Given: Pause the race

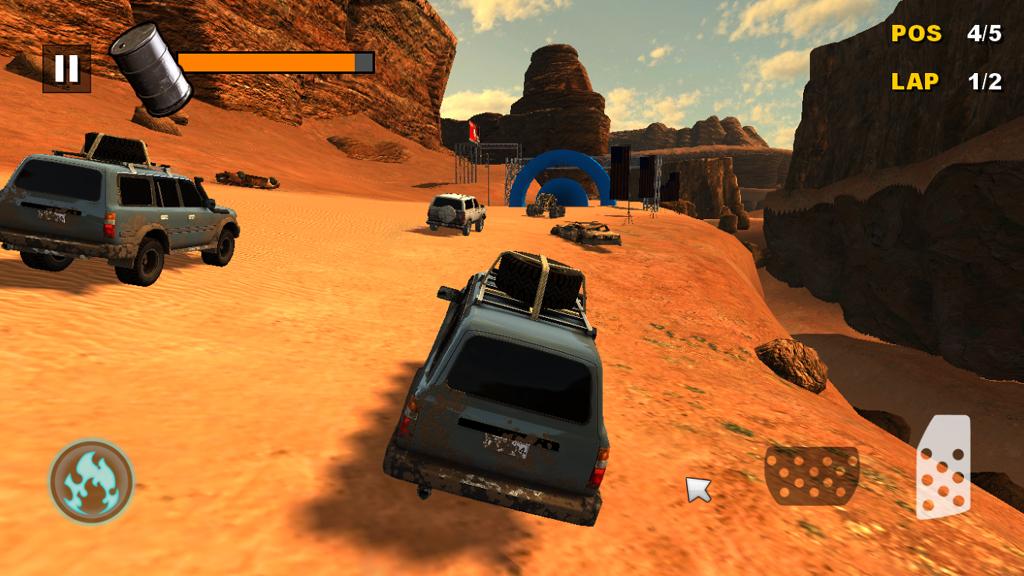Looking at the screenshot, I should coord(66,68).
